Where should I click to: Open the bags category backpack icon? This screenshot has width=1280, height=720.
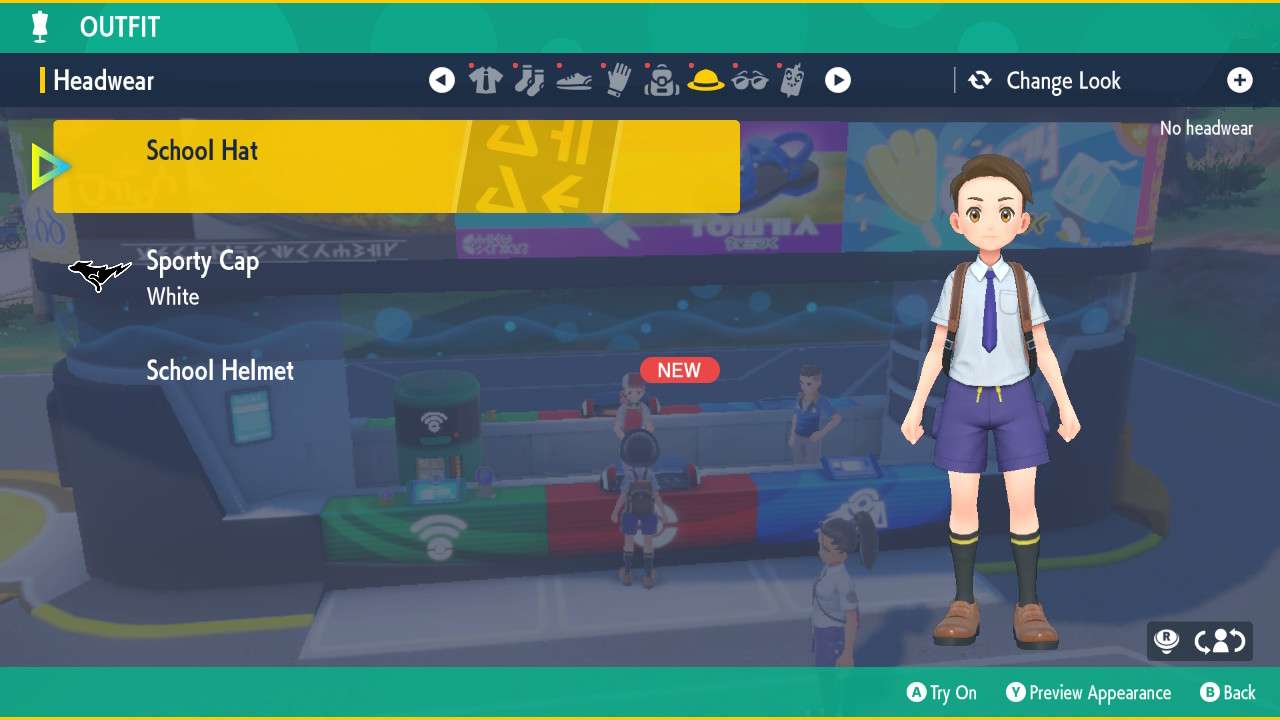pos(663,80)
